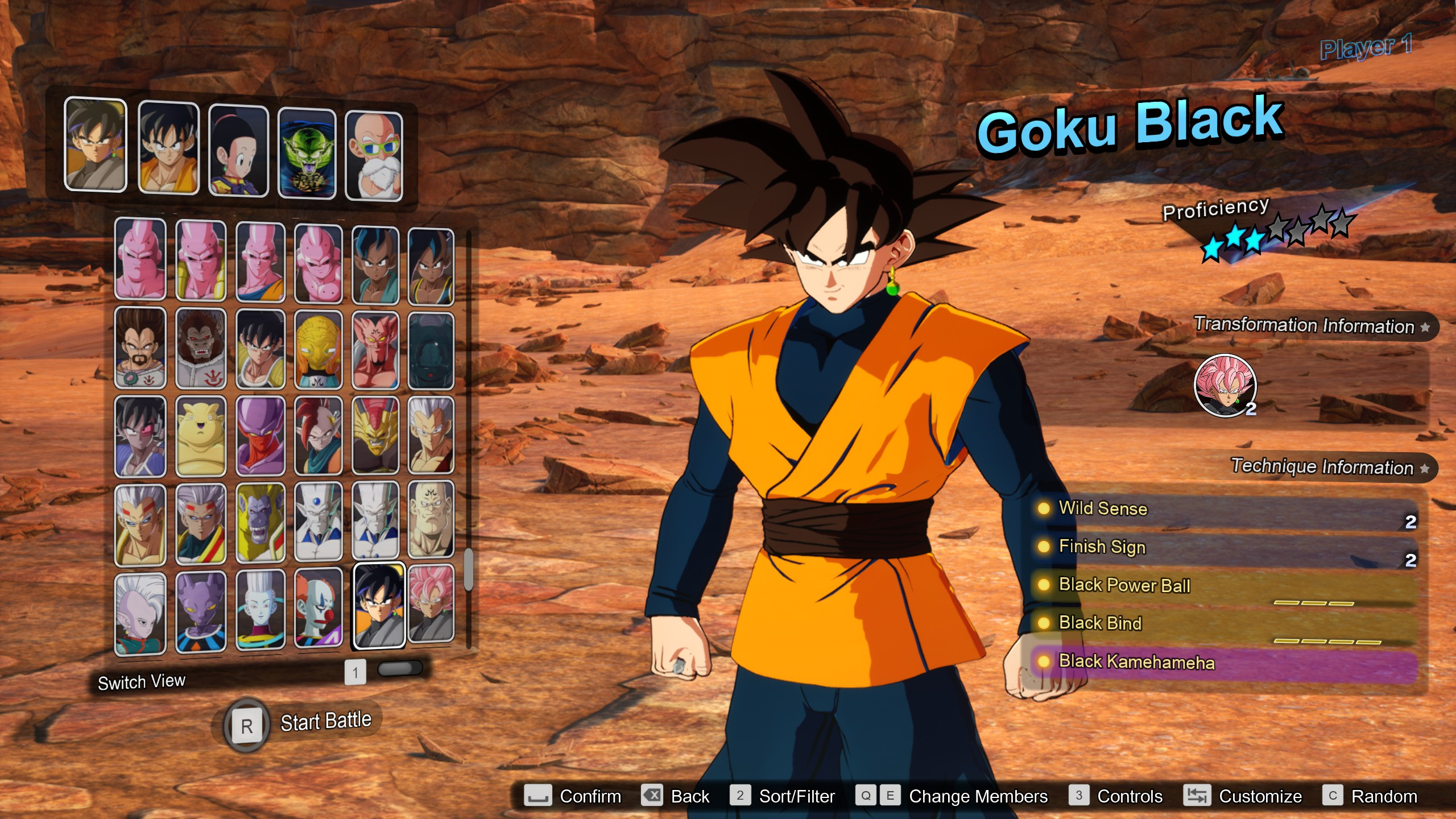The width and height of the screenshot is (1456, 819).
Task: Select the yellow Great Ape Baby tile
Action: 260,523
